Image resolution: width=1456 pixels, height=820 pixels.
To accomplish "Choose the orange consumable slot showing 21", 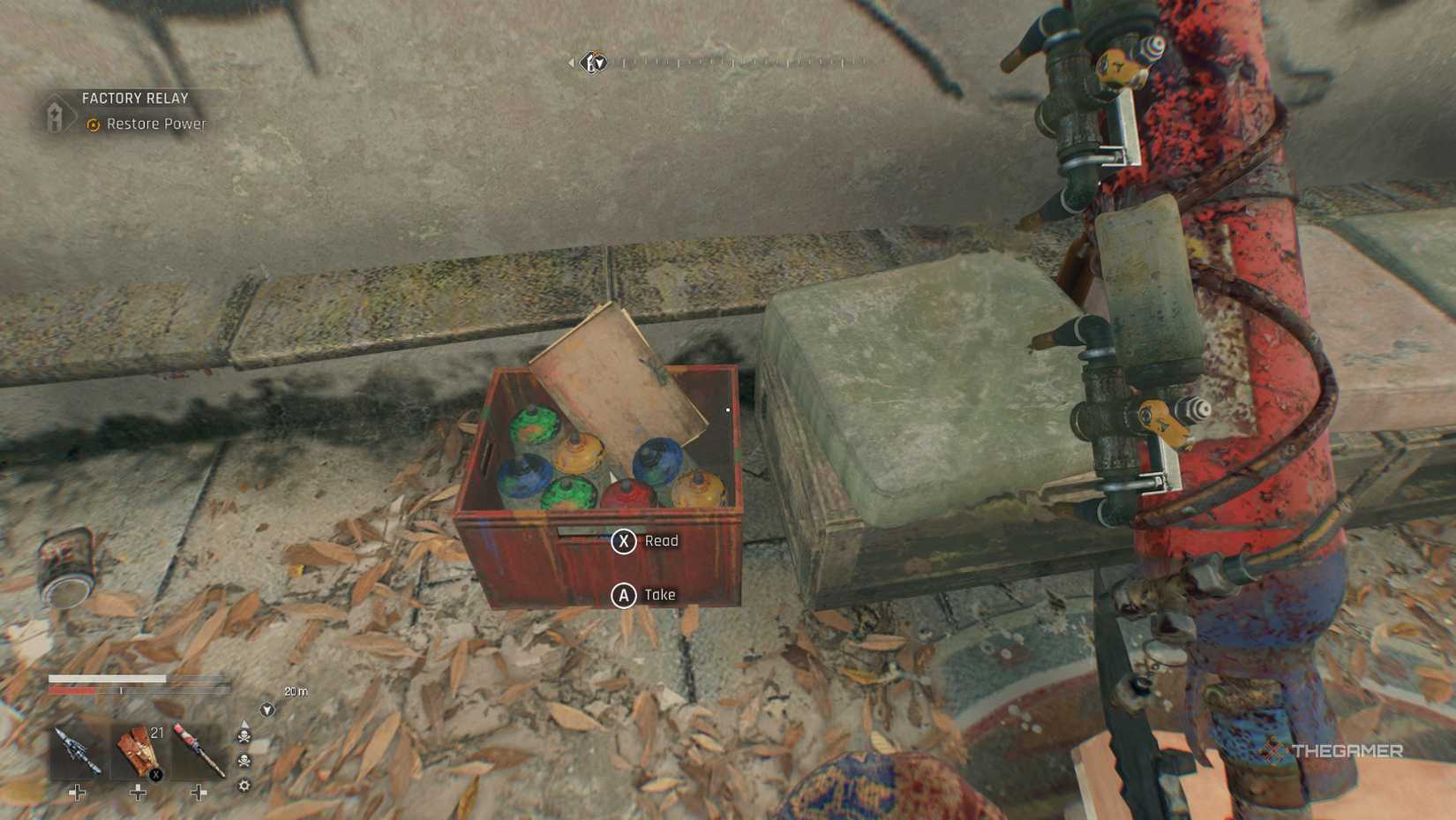I will point(139,751).
